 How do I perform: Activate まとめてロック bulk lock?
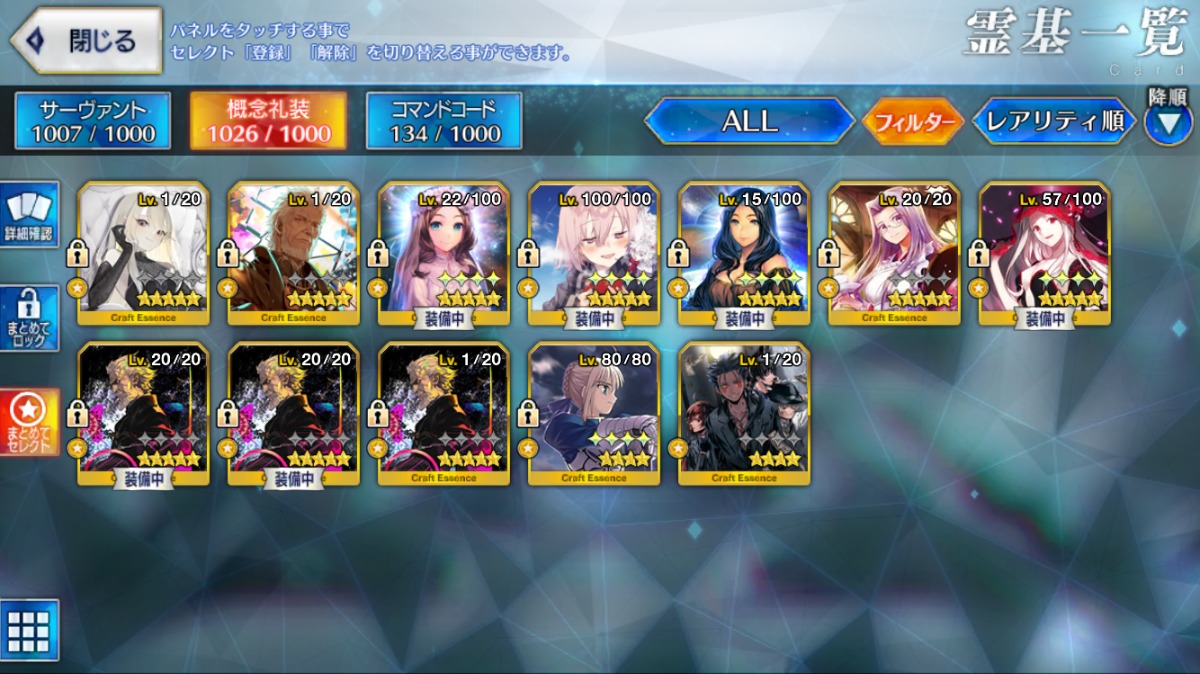[32, 319]
